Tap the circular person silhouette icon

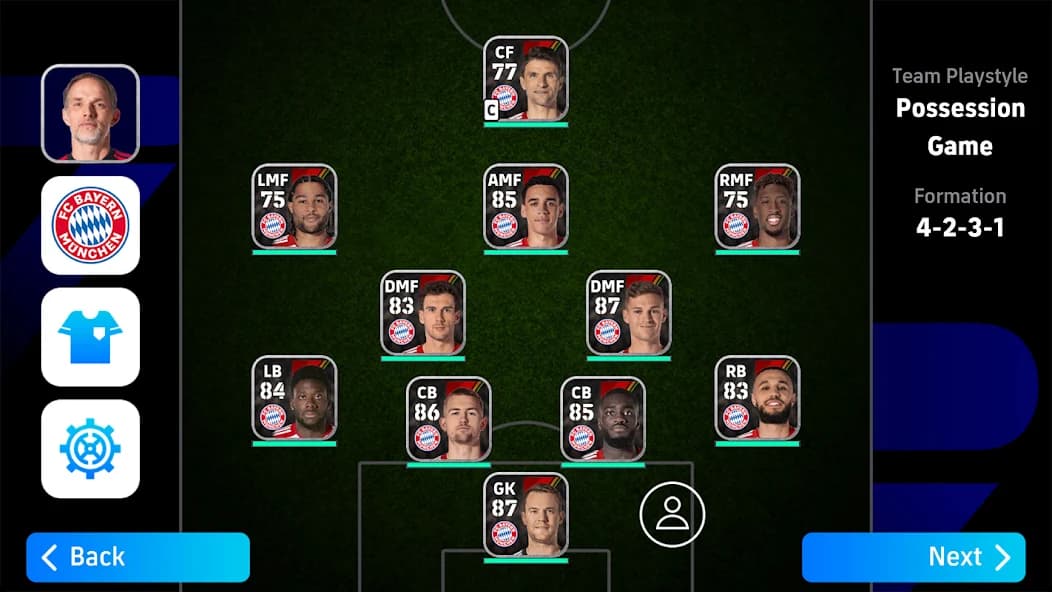[x=672, y=514]
